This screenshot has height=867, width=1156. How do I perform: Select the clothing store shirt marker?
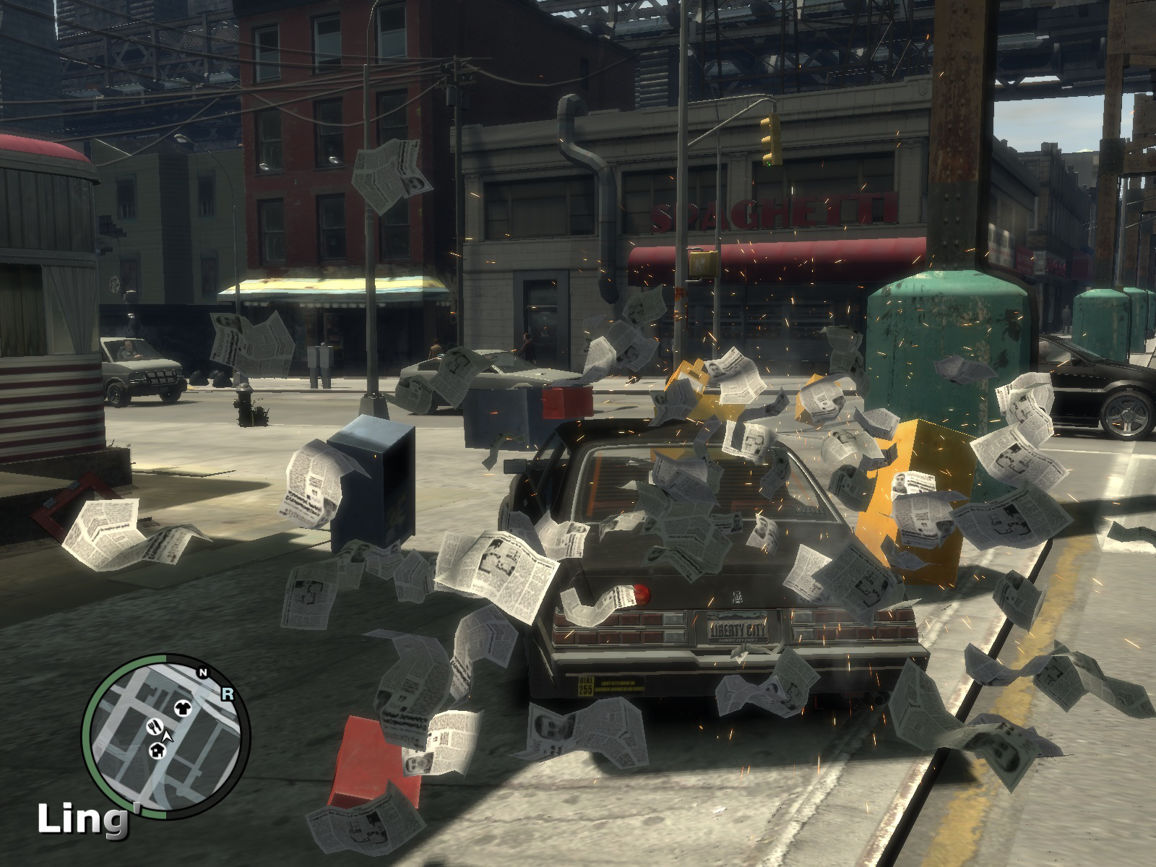(182, 708)
